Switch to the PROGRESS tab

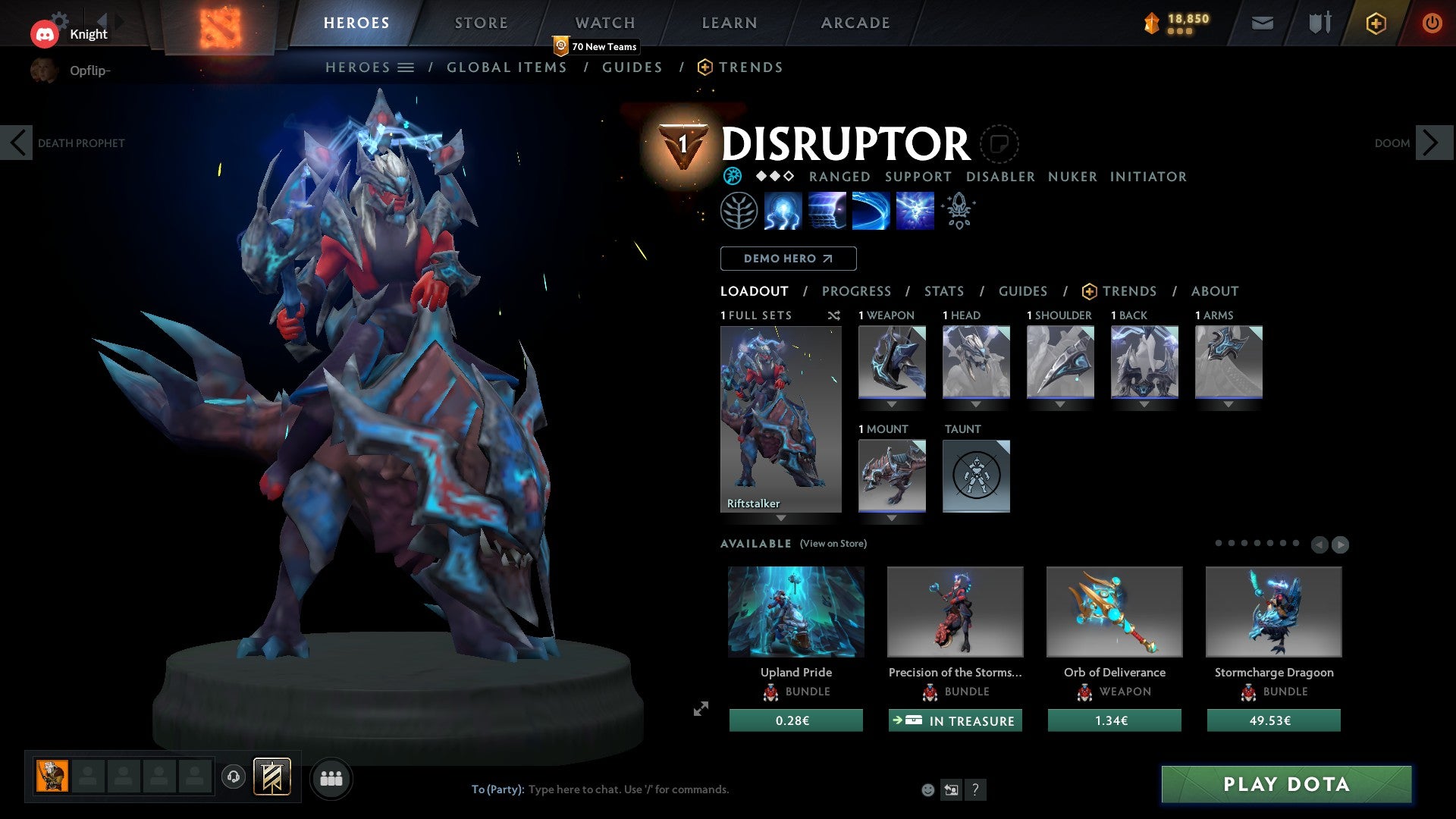(x=857, y=291)
